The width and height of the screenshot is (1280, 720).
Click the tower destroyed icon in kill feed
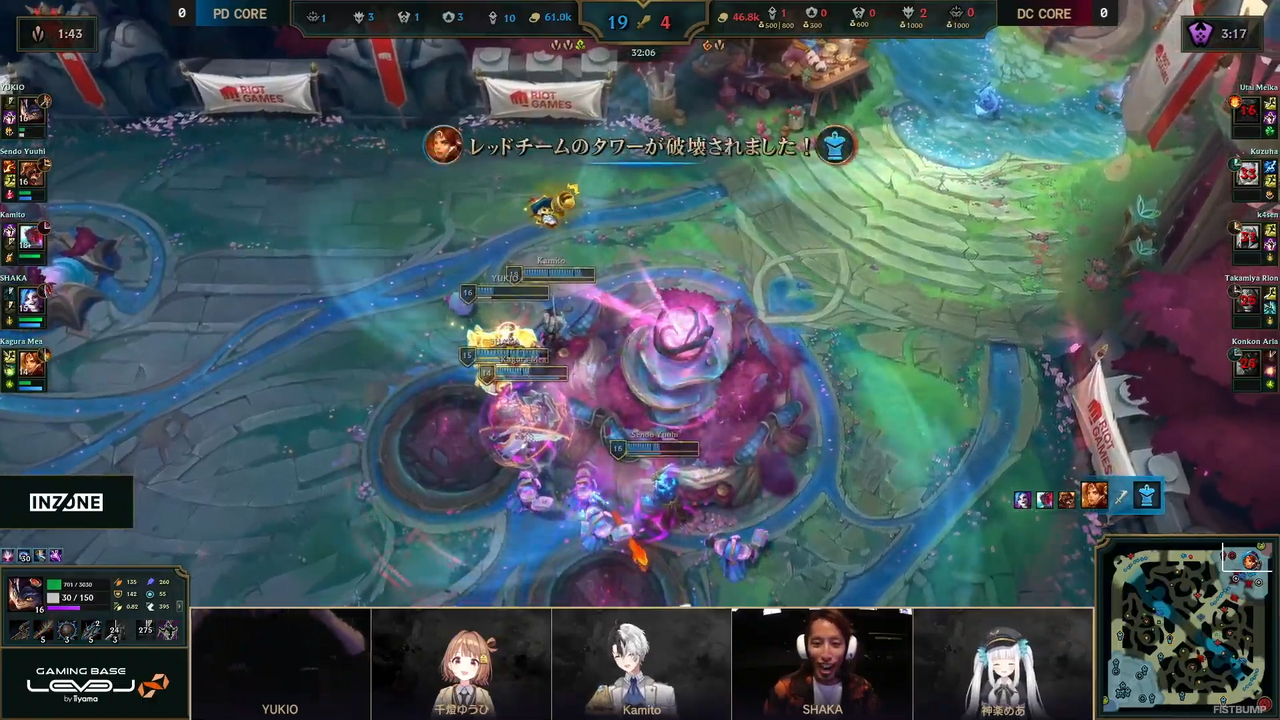[1147, 496]
